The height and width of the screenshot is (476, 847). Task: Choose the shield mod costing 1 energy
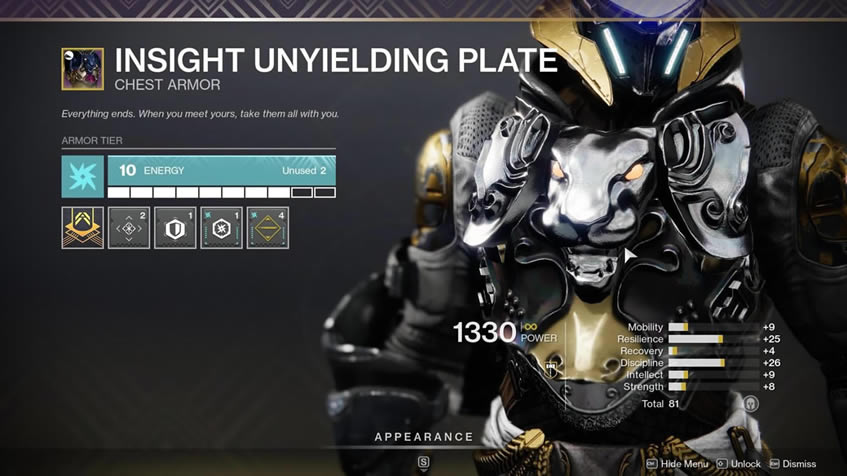click(x=175, y=228)
